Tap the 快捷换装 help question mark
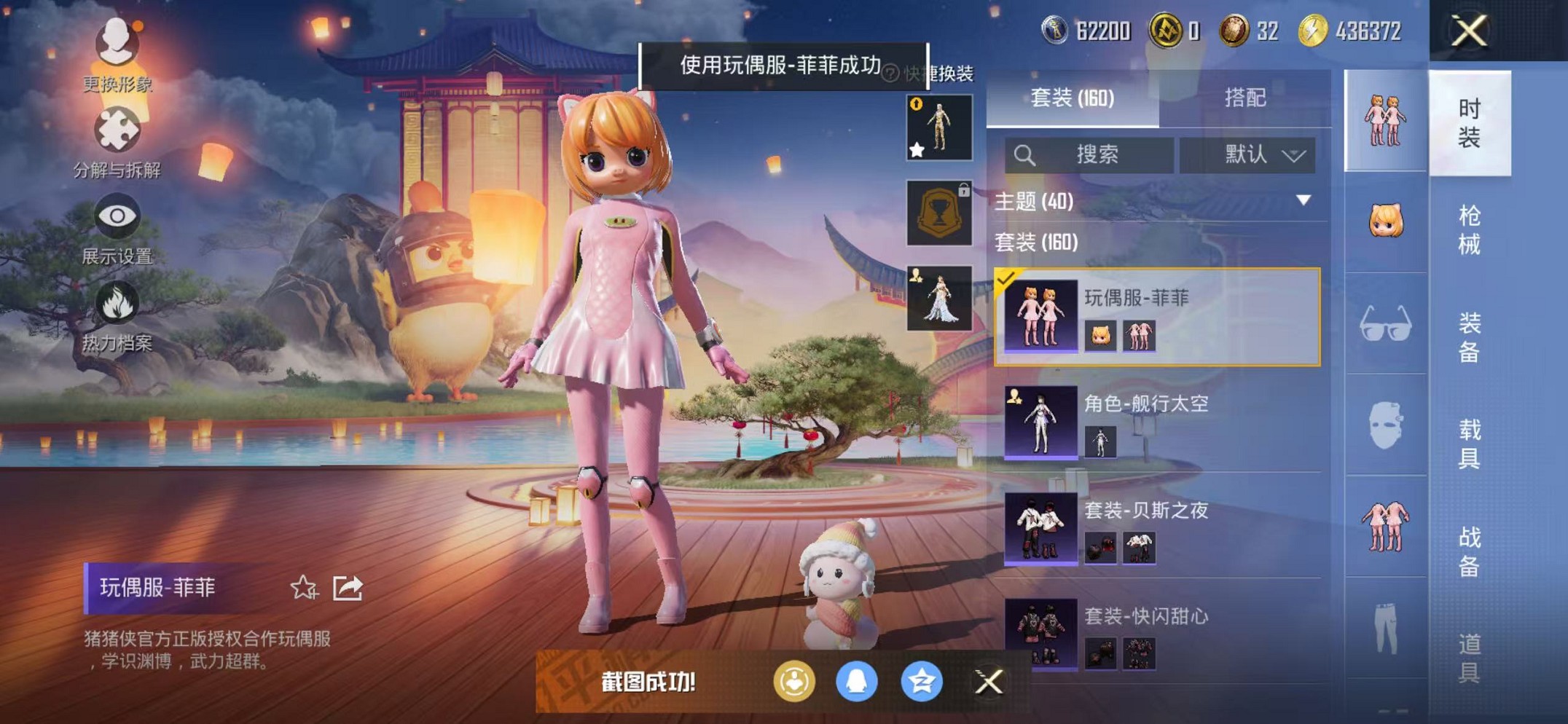The width and height of the screenshot is (1568, 724). (890, 73)
